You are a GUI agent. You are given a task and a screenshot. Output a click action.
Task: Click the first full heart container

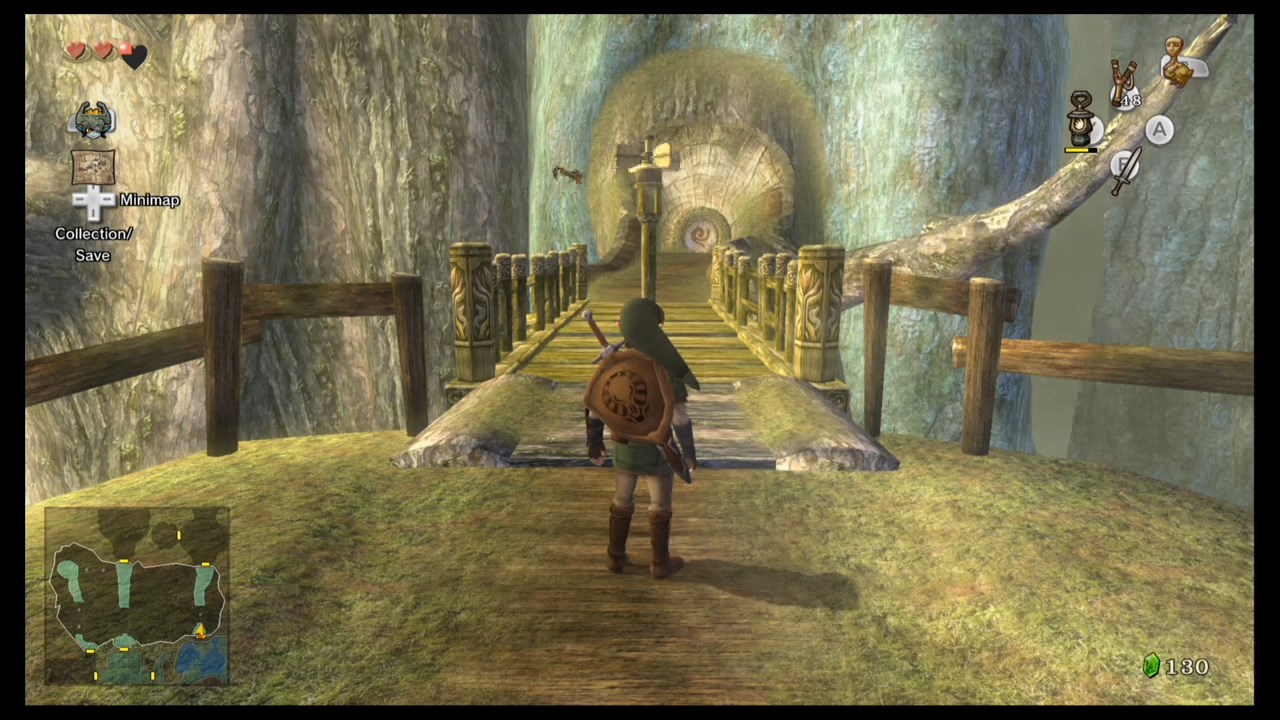tap(76, 52)
